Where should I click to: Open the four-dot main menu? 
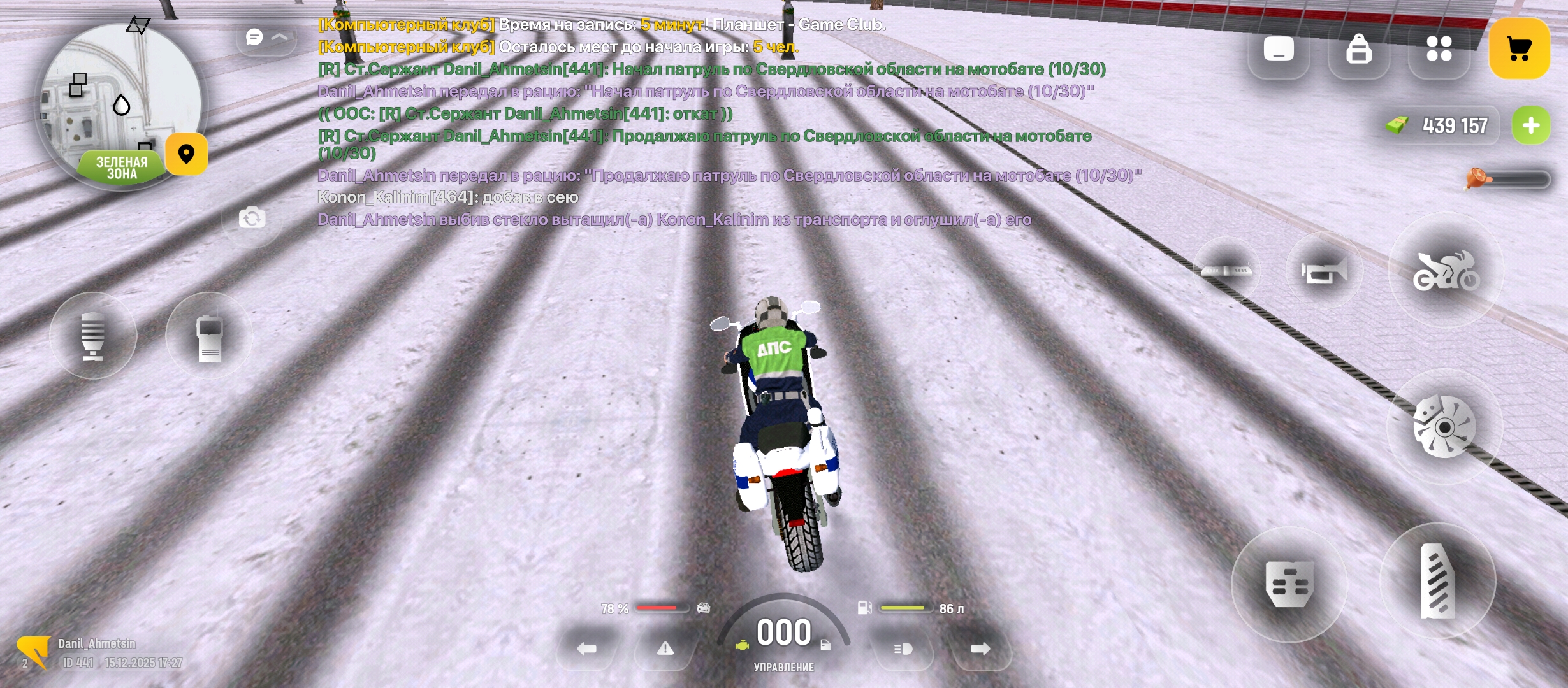click(x=1439, y=48)
